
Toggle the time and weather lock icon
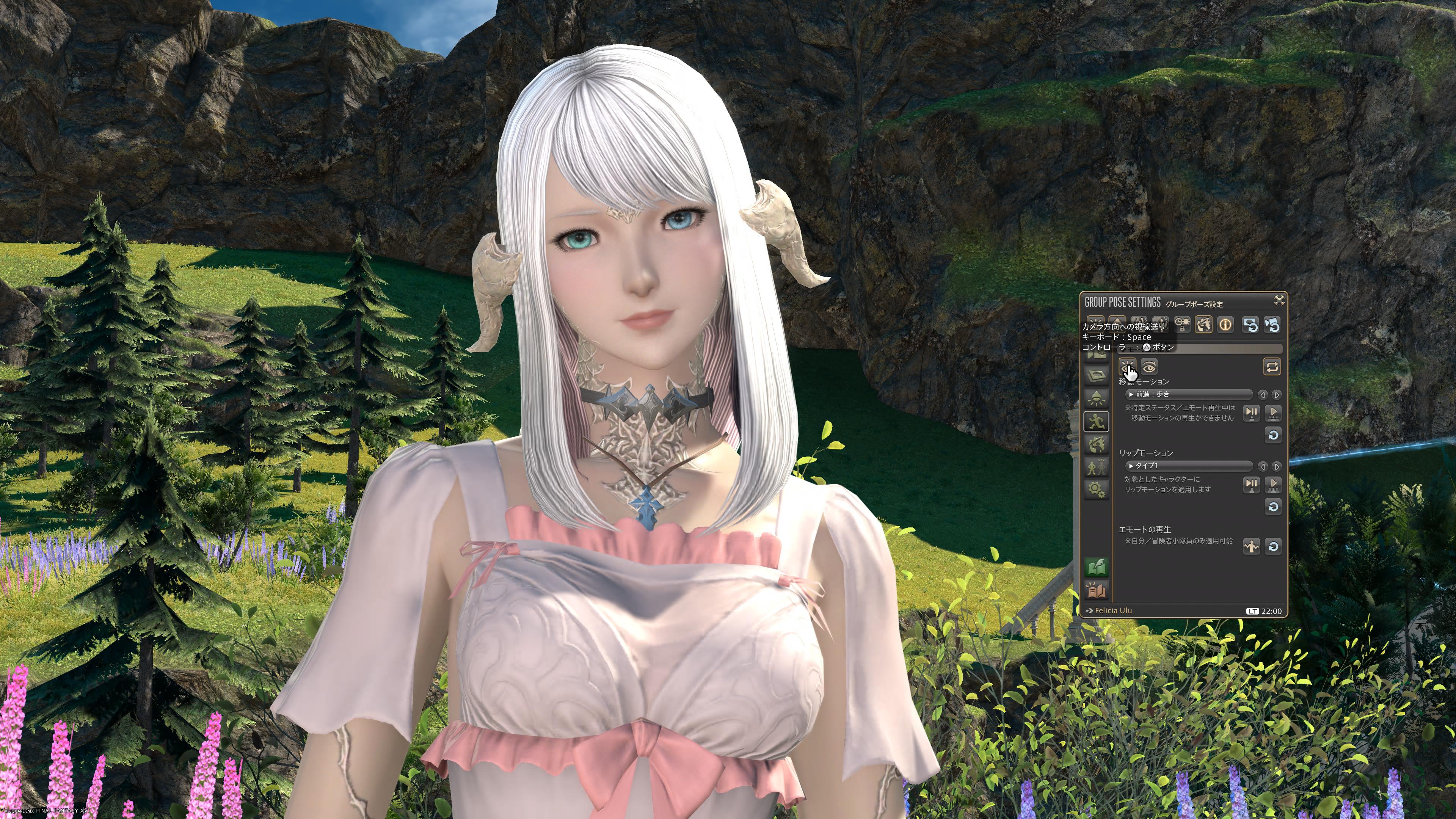coord(1183,325)
